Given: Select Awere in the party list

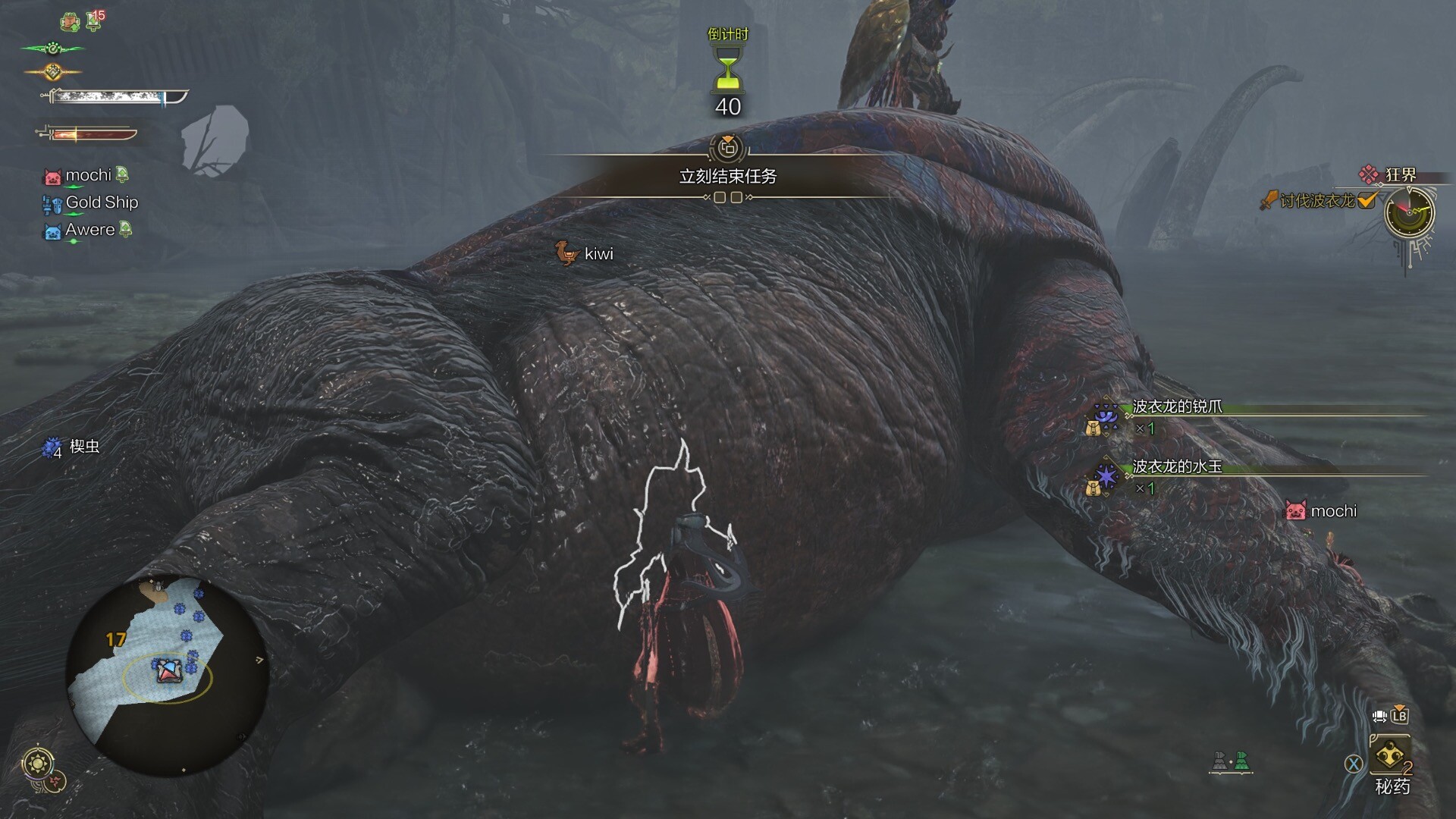Looking at the screenshot, I should point(89,230).
